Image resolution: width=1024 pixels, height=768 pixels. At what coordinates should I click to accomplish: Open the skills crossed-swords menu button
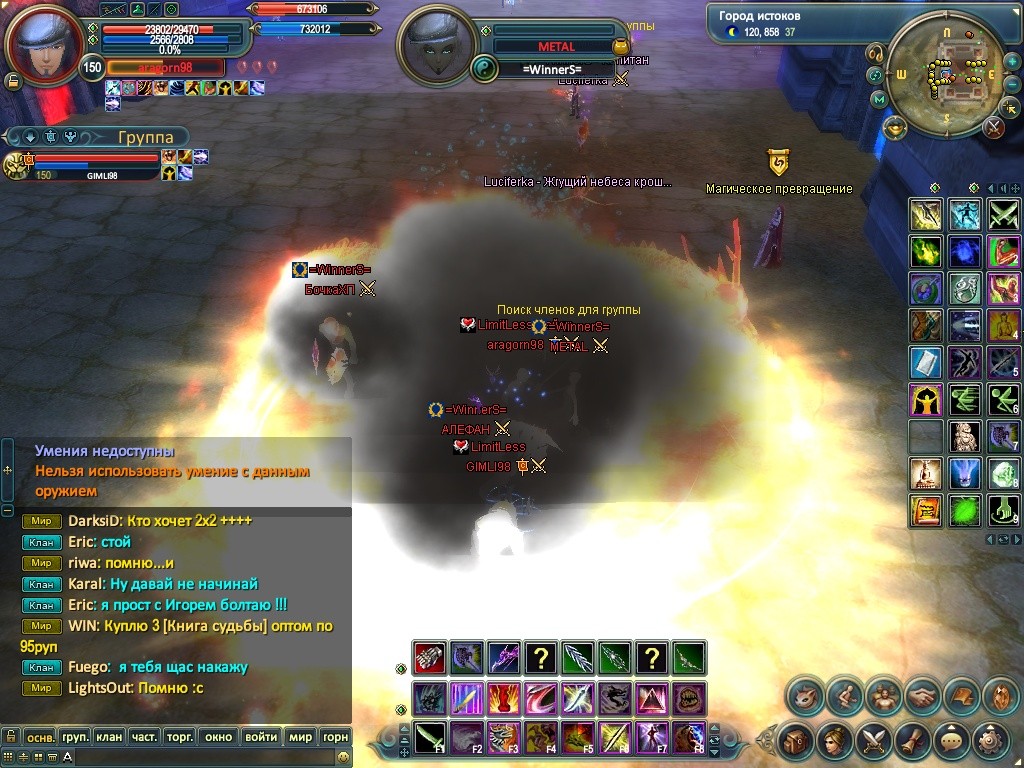click(873, 741)
